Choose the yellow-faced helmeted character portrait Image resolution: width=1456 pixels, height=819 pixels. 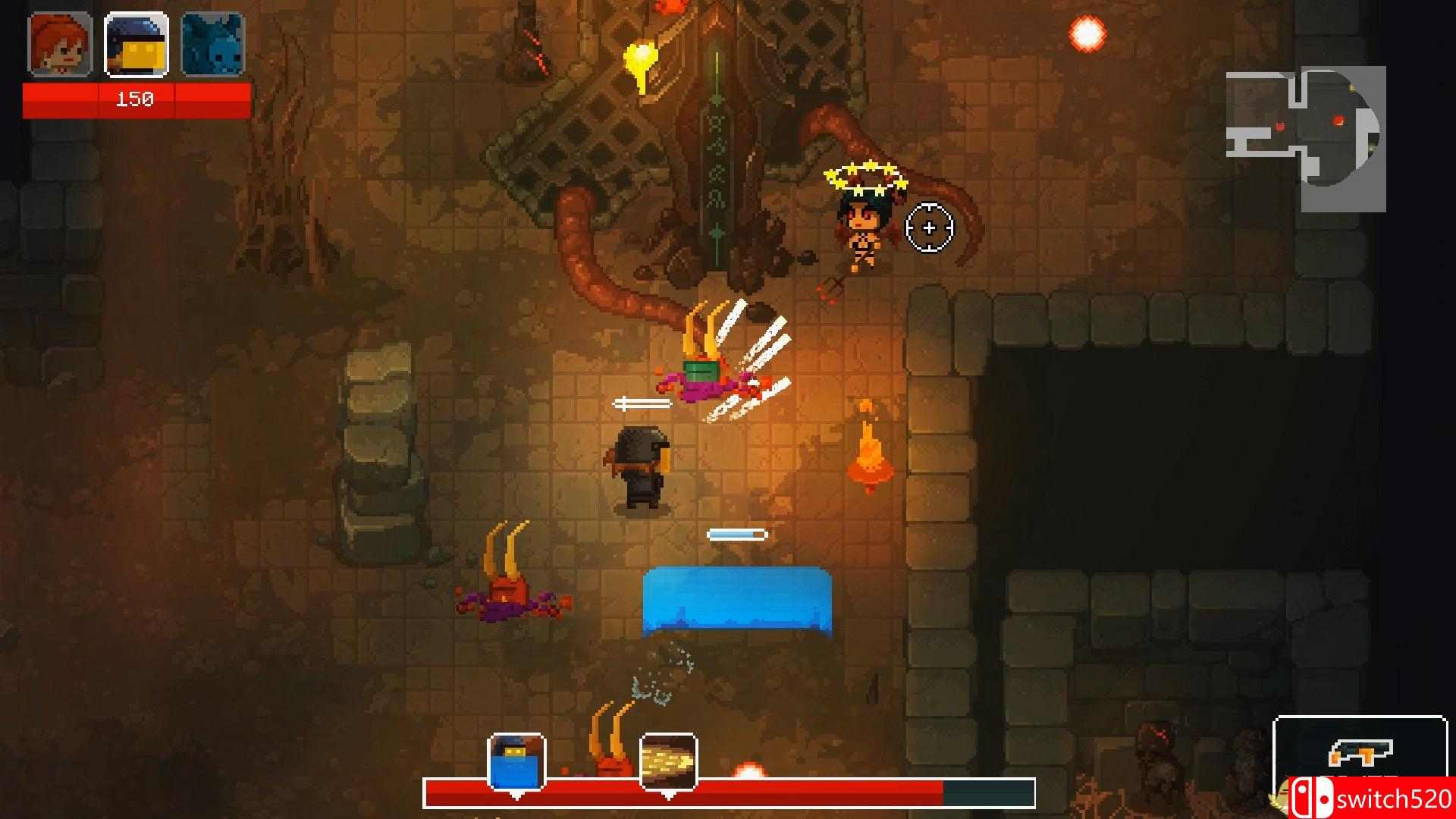pyautogui.click(x=136, y=45)
